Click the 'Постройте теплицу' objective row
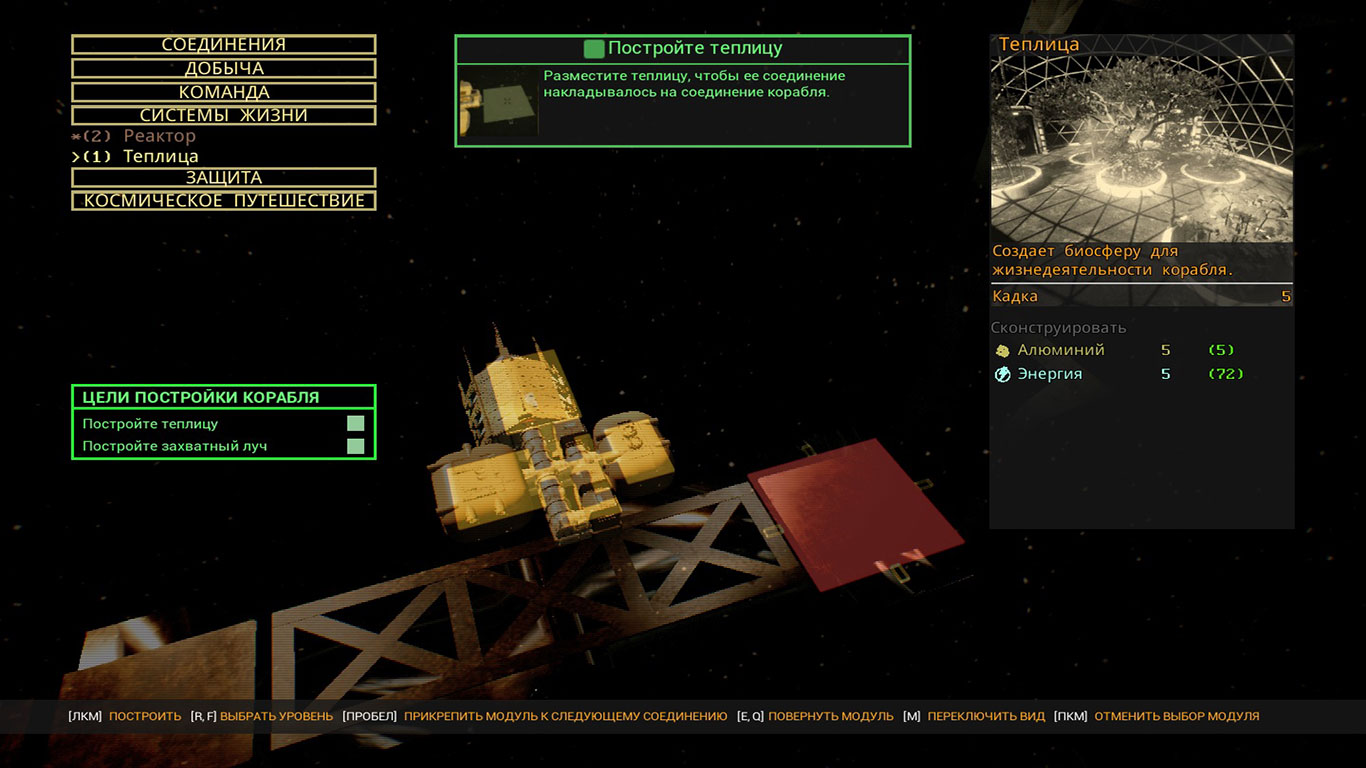This screenshot has width=1366, height=768. (223, 424)
